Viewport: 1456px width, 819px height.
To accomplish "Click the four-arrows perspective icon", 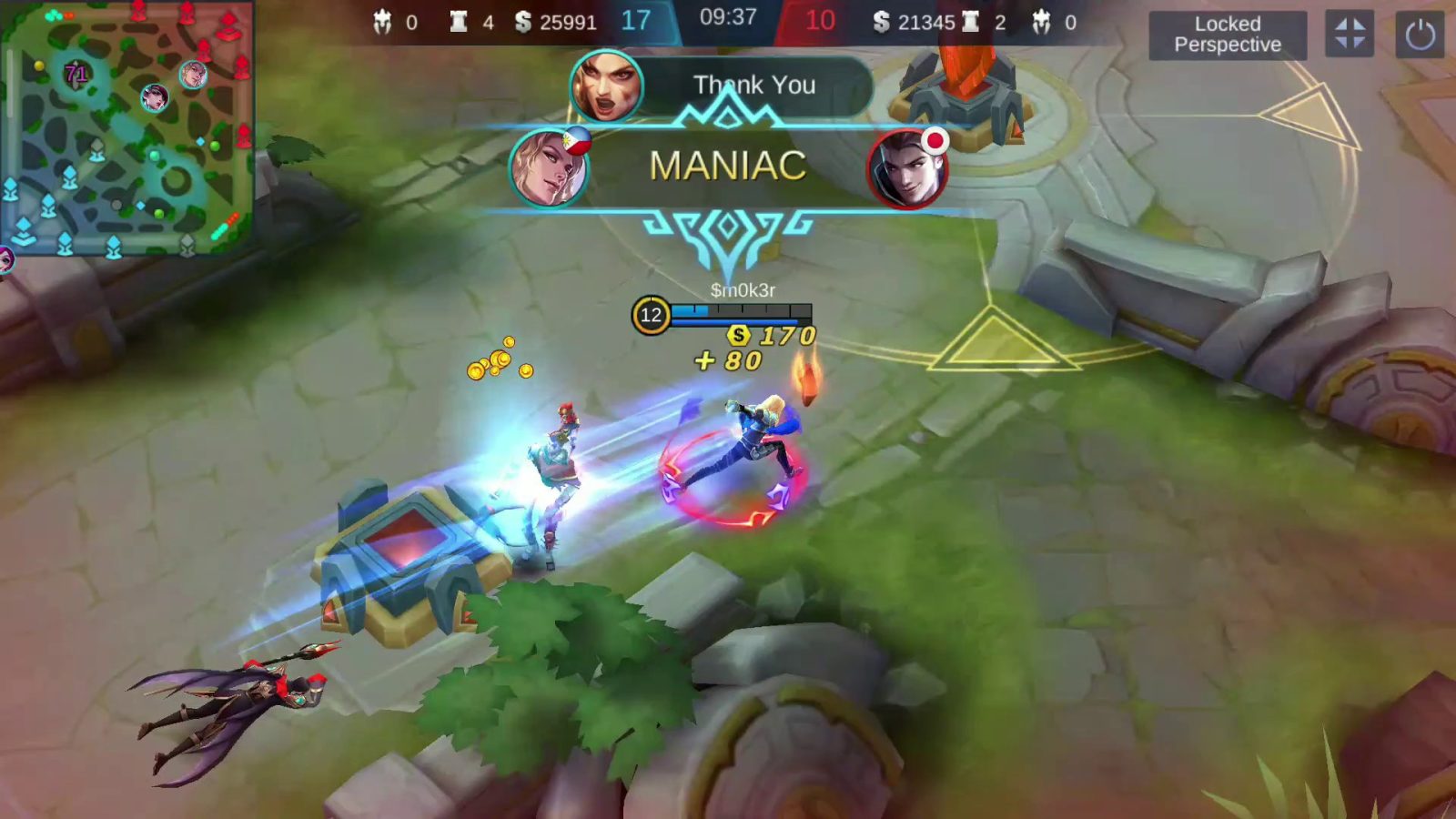I will (x=1350, y=35).
